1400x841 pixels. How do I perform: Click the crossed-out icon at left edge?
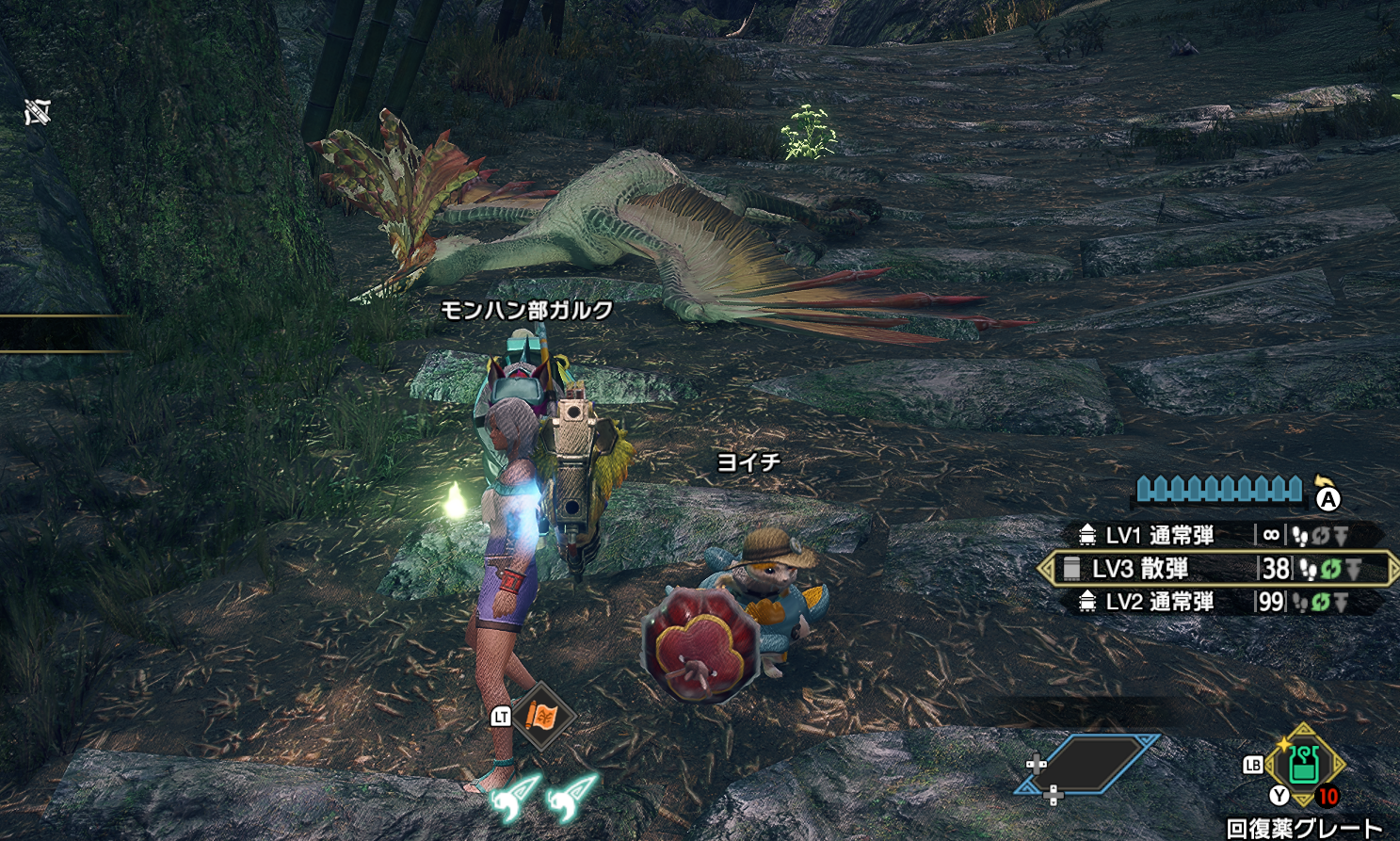tap(38, 113)
